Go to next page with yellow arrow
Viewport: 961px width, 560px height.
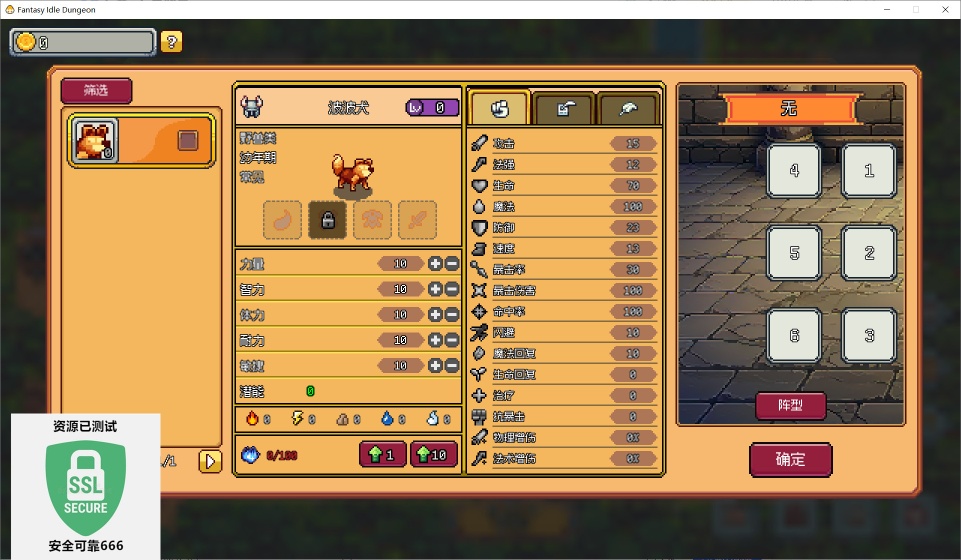210,461
